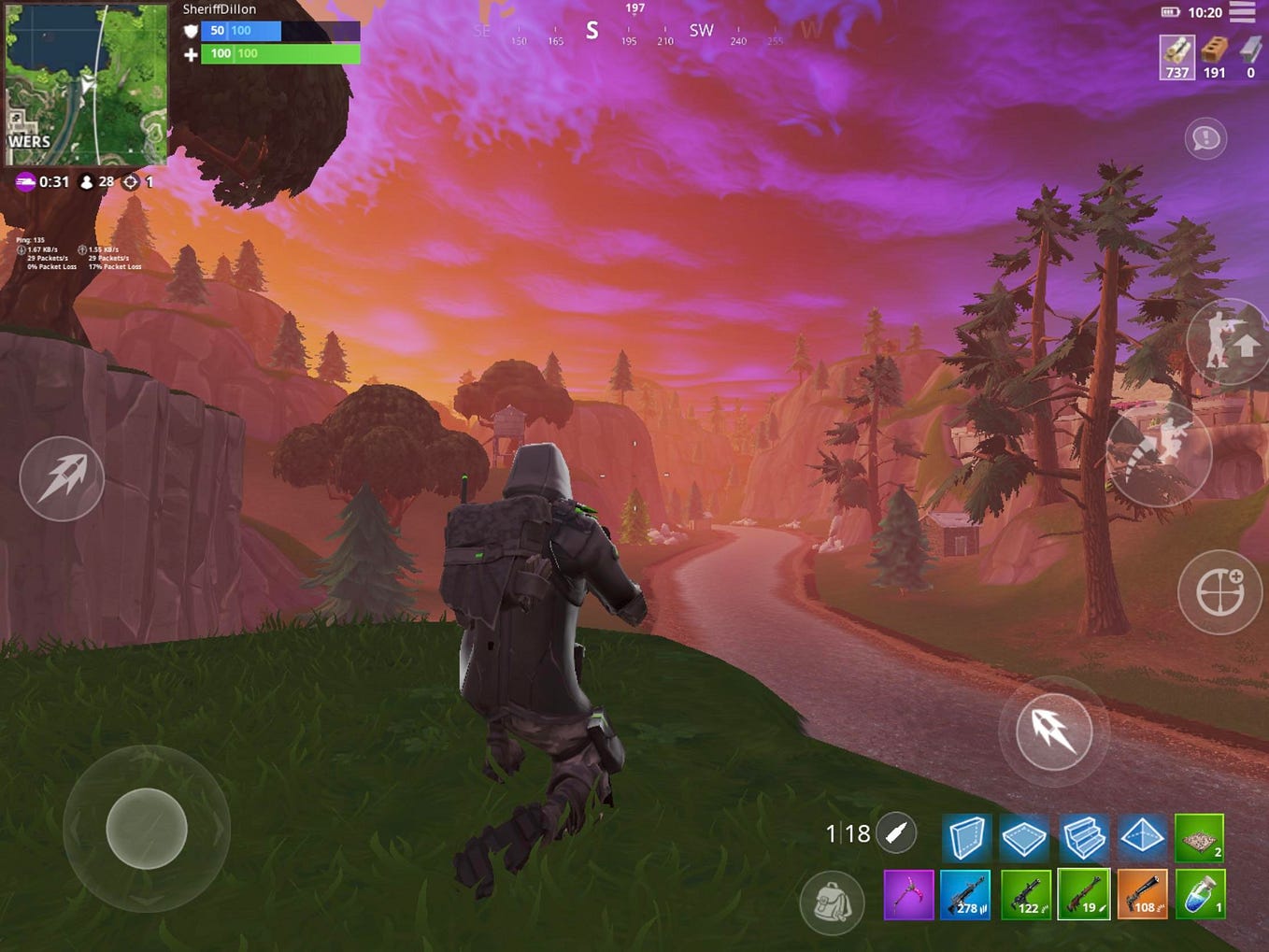Tap SheriffDillon's green health bar
Image resolution: width=1269 pixels, height=952 pixels.
coord(278,53)
